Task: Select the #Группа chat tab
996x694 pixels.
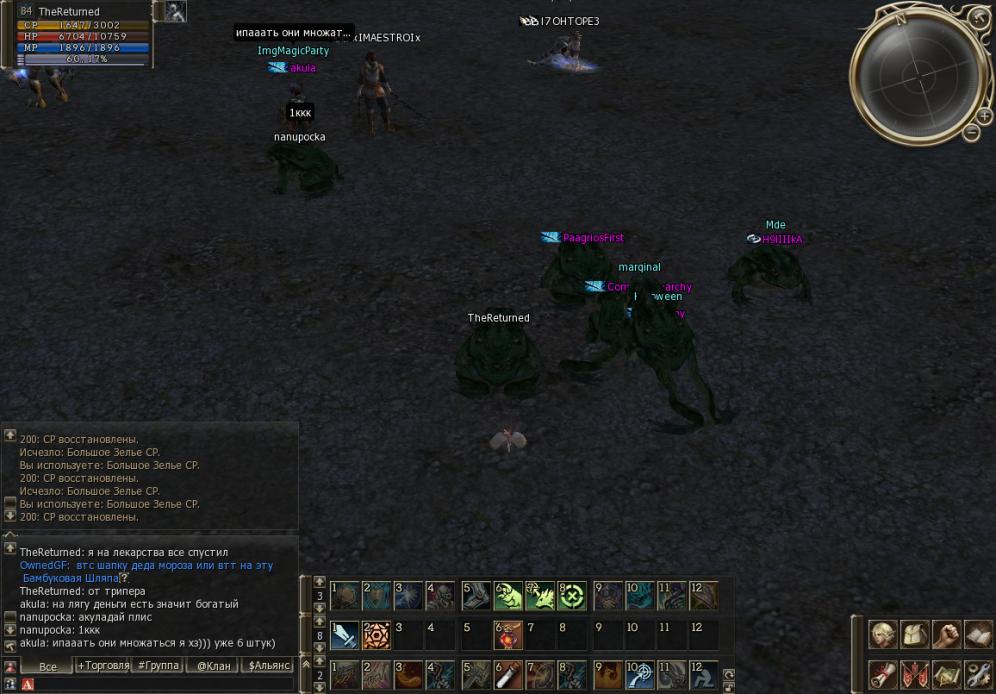Action: (158, 666)
